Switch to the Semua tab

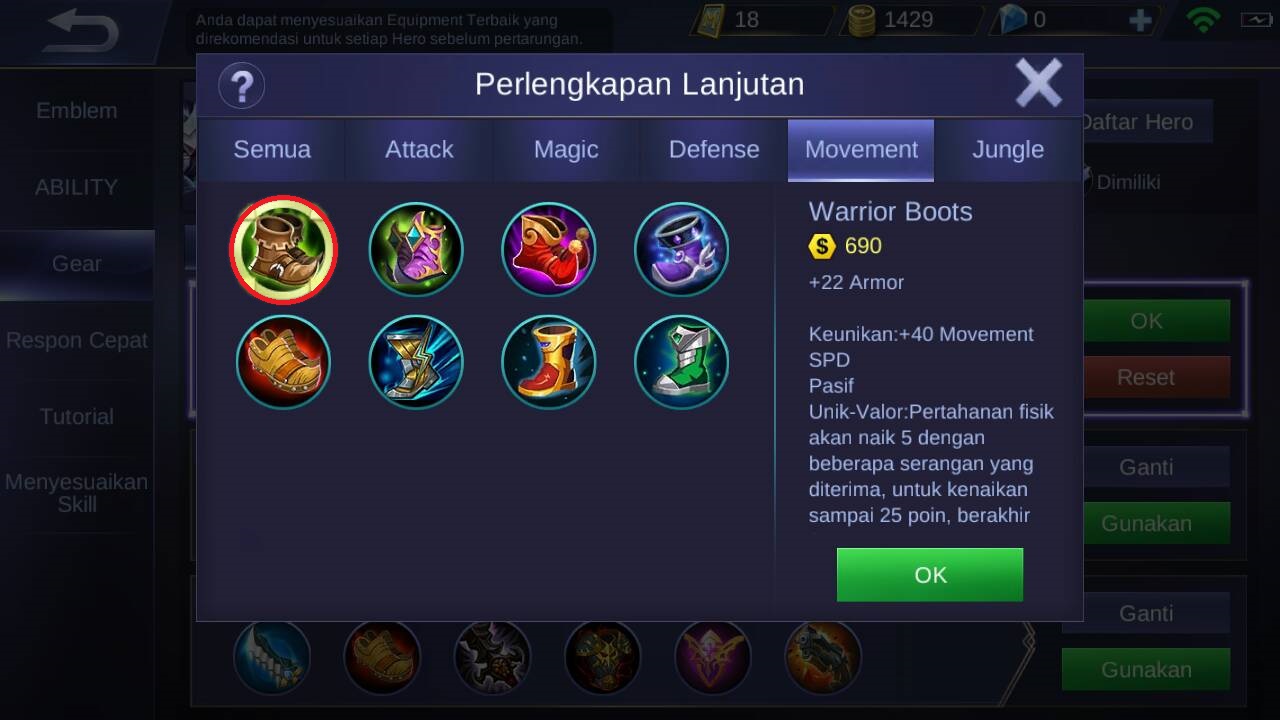coord(272,150)
